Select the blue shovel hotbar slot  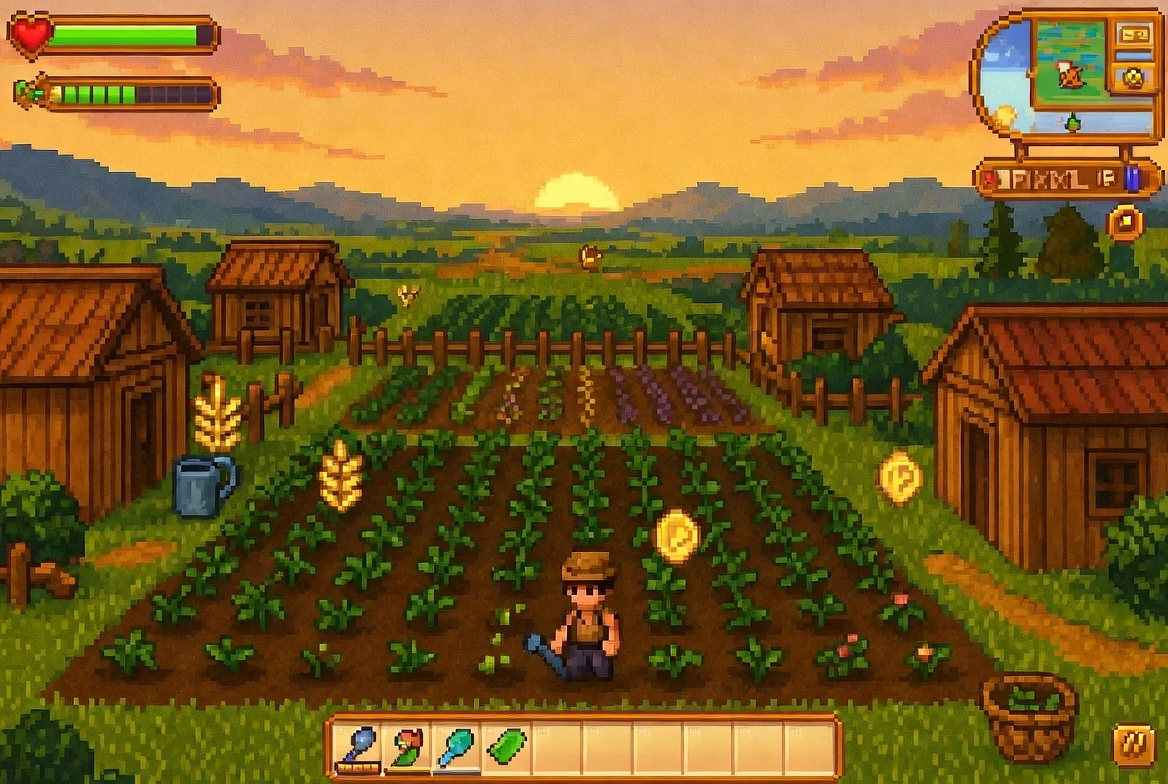click(x=355, y=747)
